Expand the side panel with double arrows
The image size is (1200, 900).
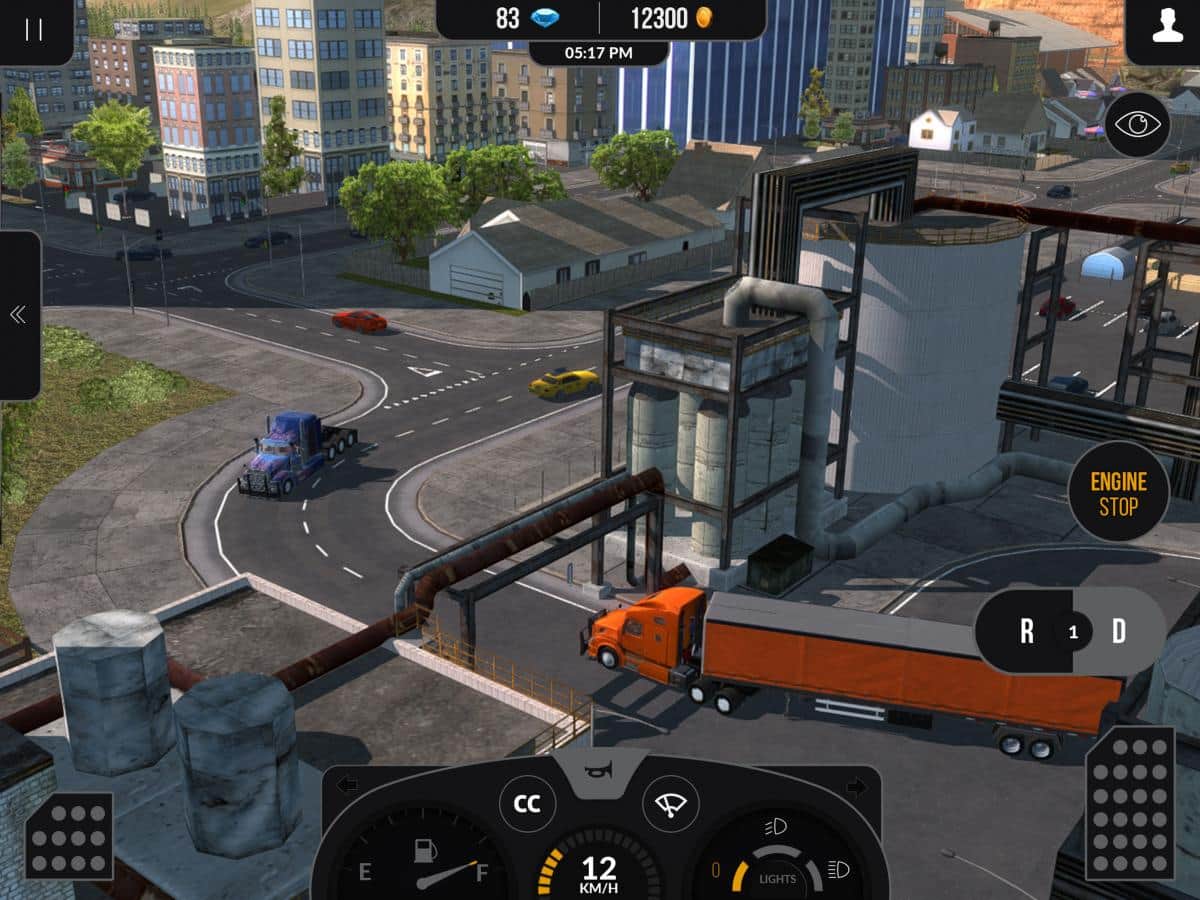click(18, 315)
